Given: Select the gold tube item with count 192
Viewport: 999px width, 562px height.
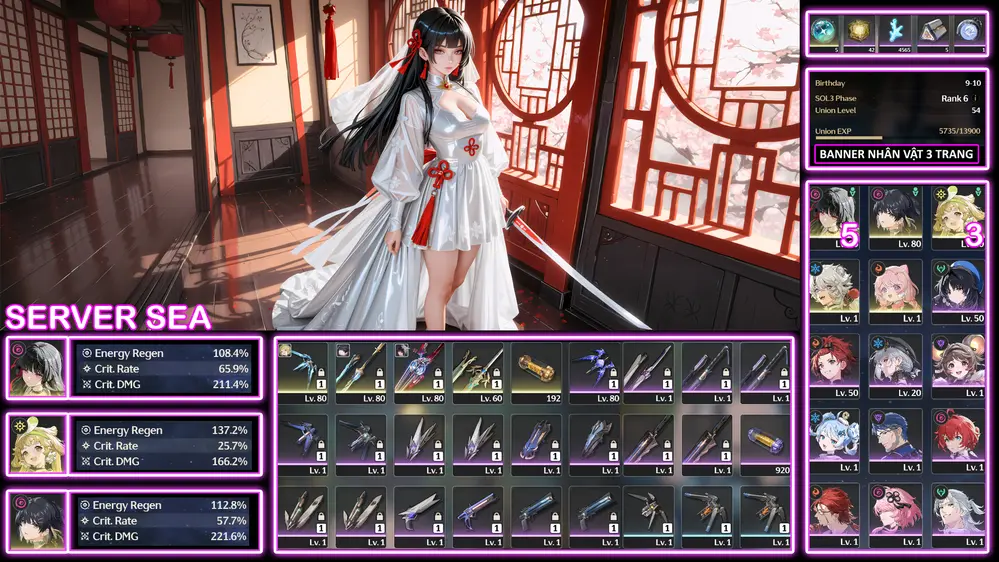Looking at the screenshot, I should 537,370.
